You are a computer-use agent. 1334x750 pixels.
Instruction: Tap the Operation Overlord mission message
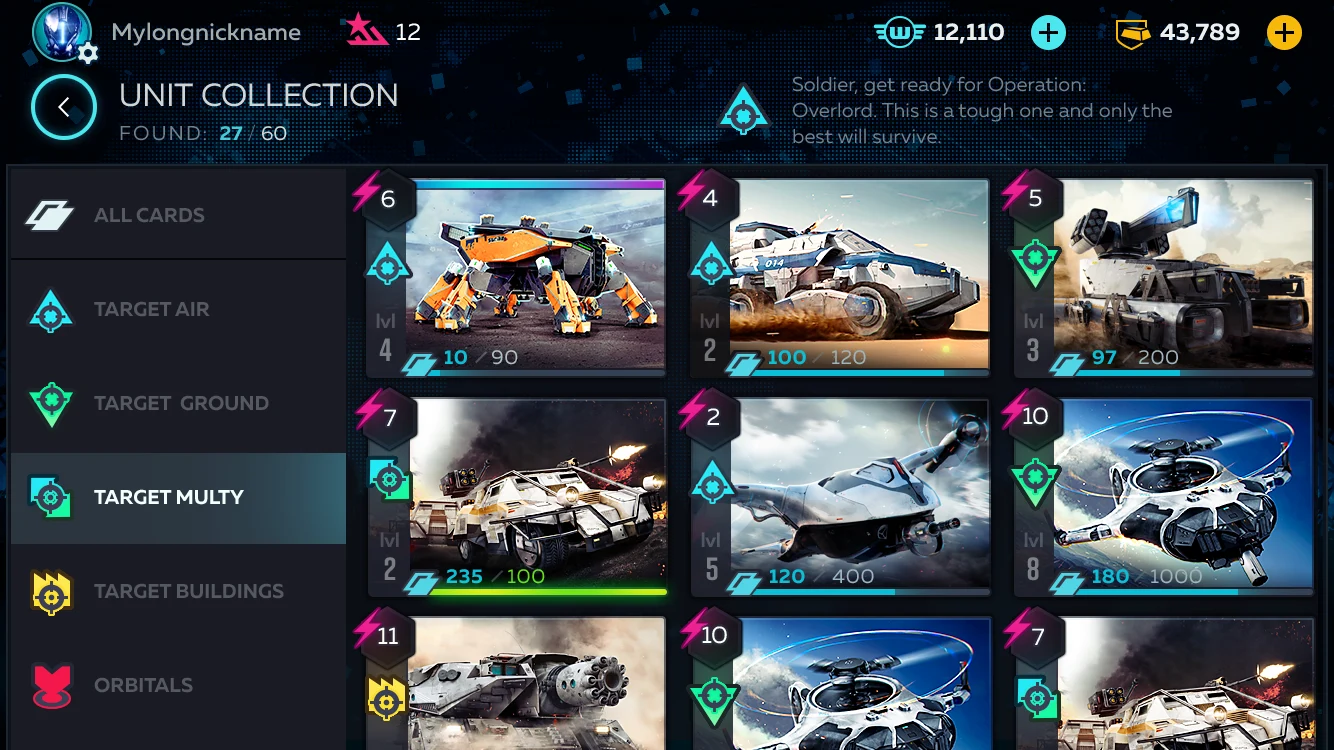point(980,111)
